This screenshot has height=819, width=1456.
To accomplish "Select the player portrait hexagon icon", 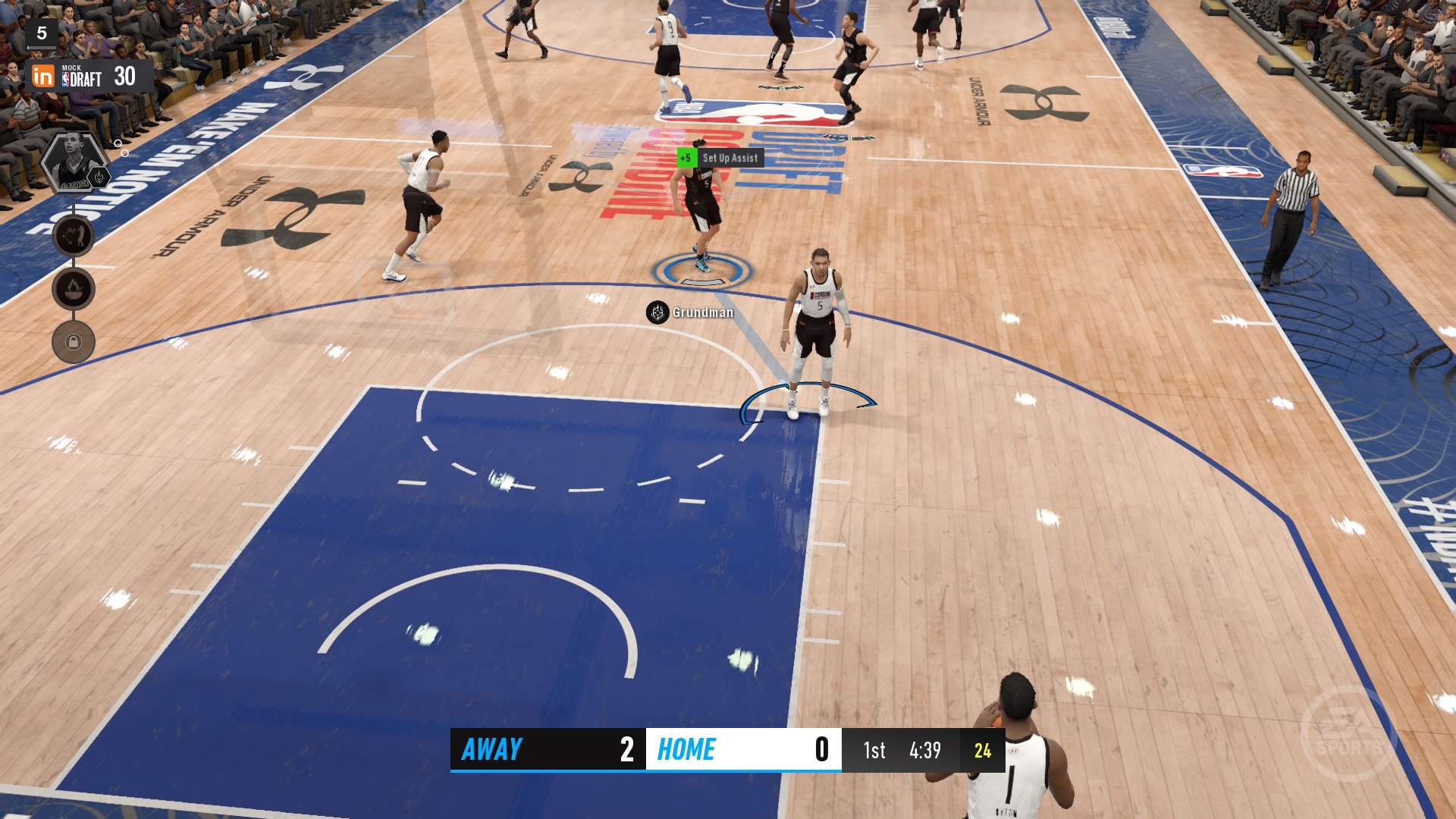I will (x=74, y=163).
